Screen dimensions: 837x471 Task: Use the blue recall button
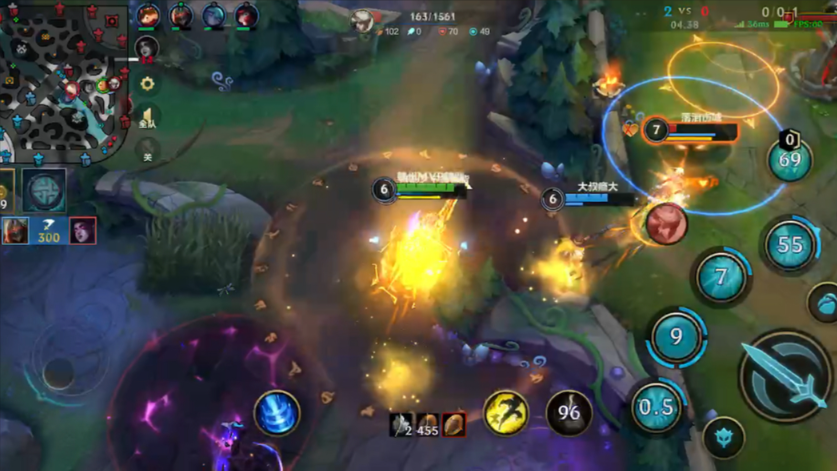tap(277, 413)
